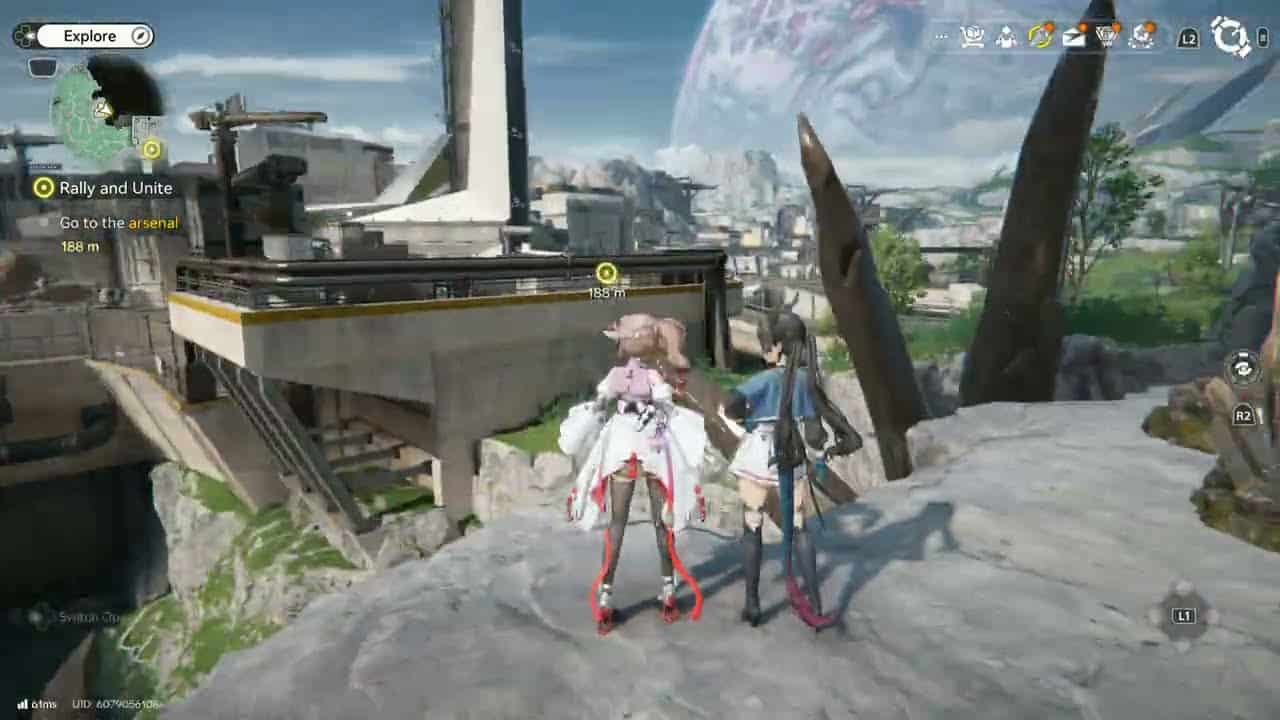Click the Explore mode label
This screenshot has height=720, width=1280.
[x=90, y=36]
